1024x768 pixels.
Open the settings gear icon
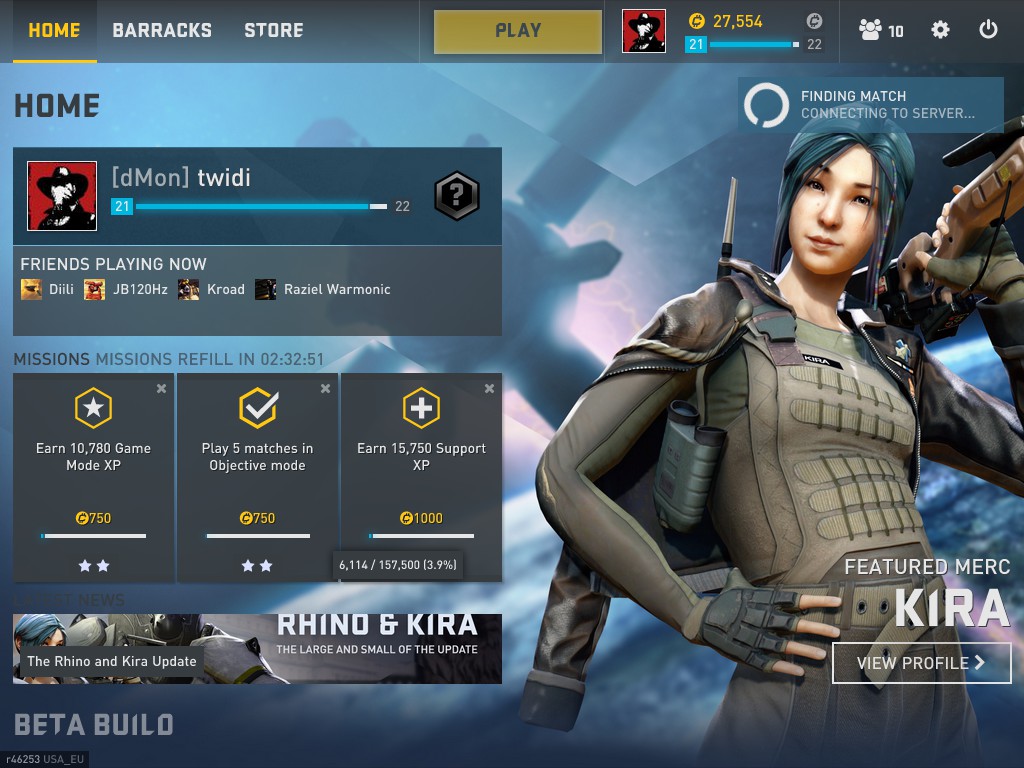pos(940,30)
